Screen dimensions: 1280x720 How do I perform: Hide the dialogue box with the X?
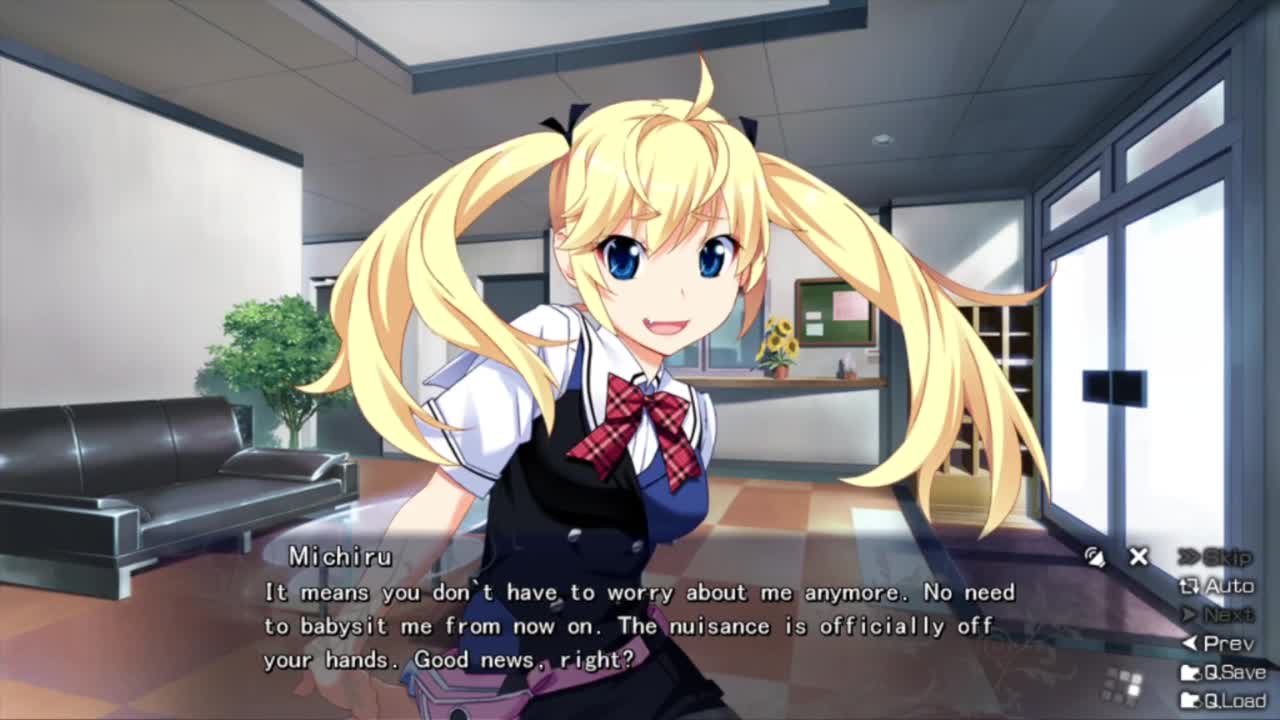point(1138,557)
